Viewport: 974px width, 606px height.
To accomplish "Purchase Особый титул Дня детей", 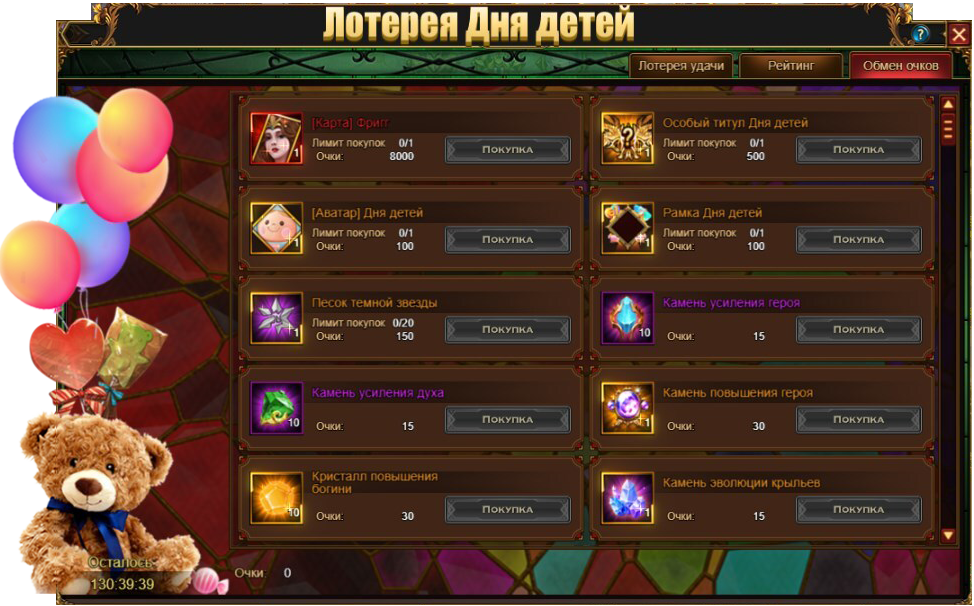I will [858, 150].
